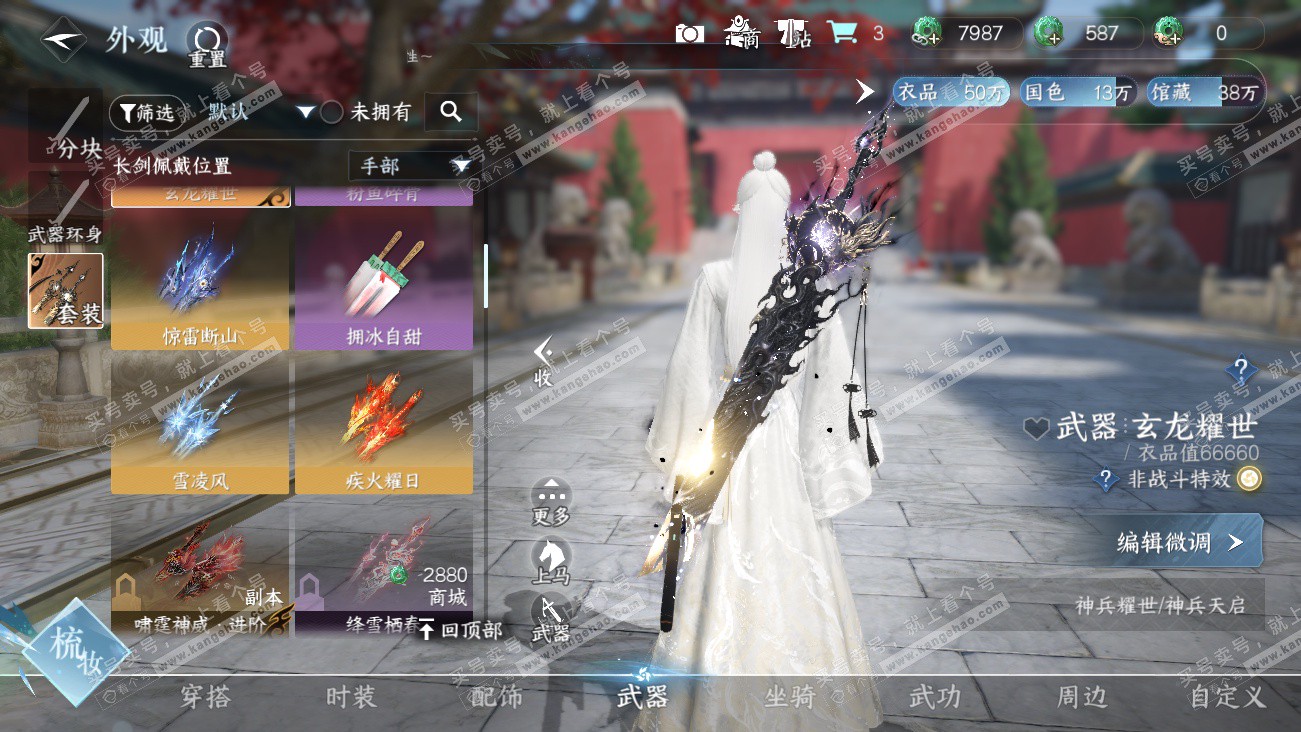This screenshot has height=732, width=1301.
Task: Switch to the 坐骑 mount tab
Action: click(789, 697)
